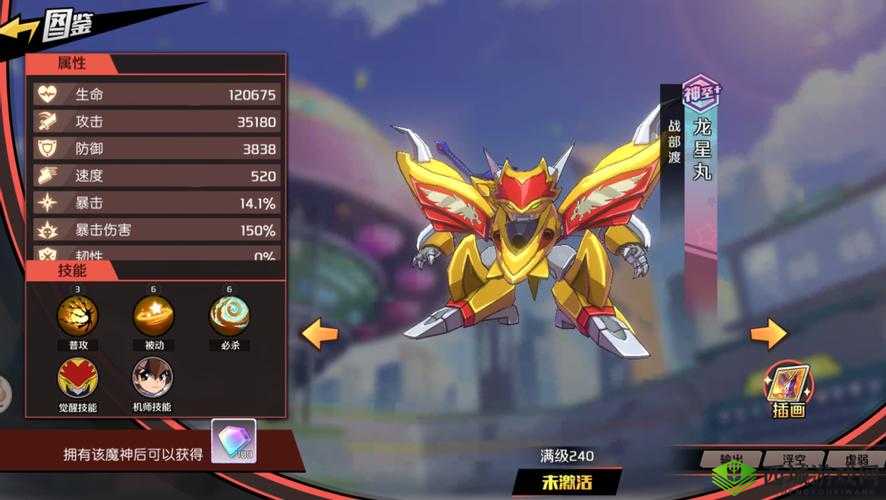Tap the 未激活 not-activated button
The width and height of the screenshot is (886, 500).
pyautogui.click(x=567, y=481)
